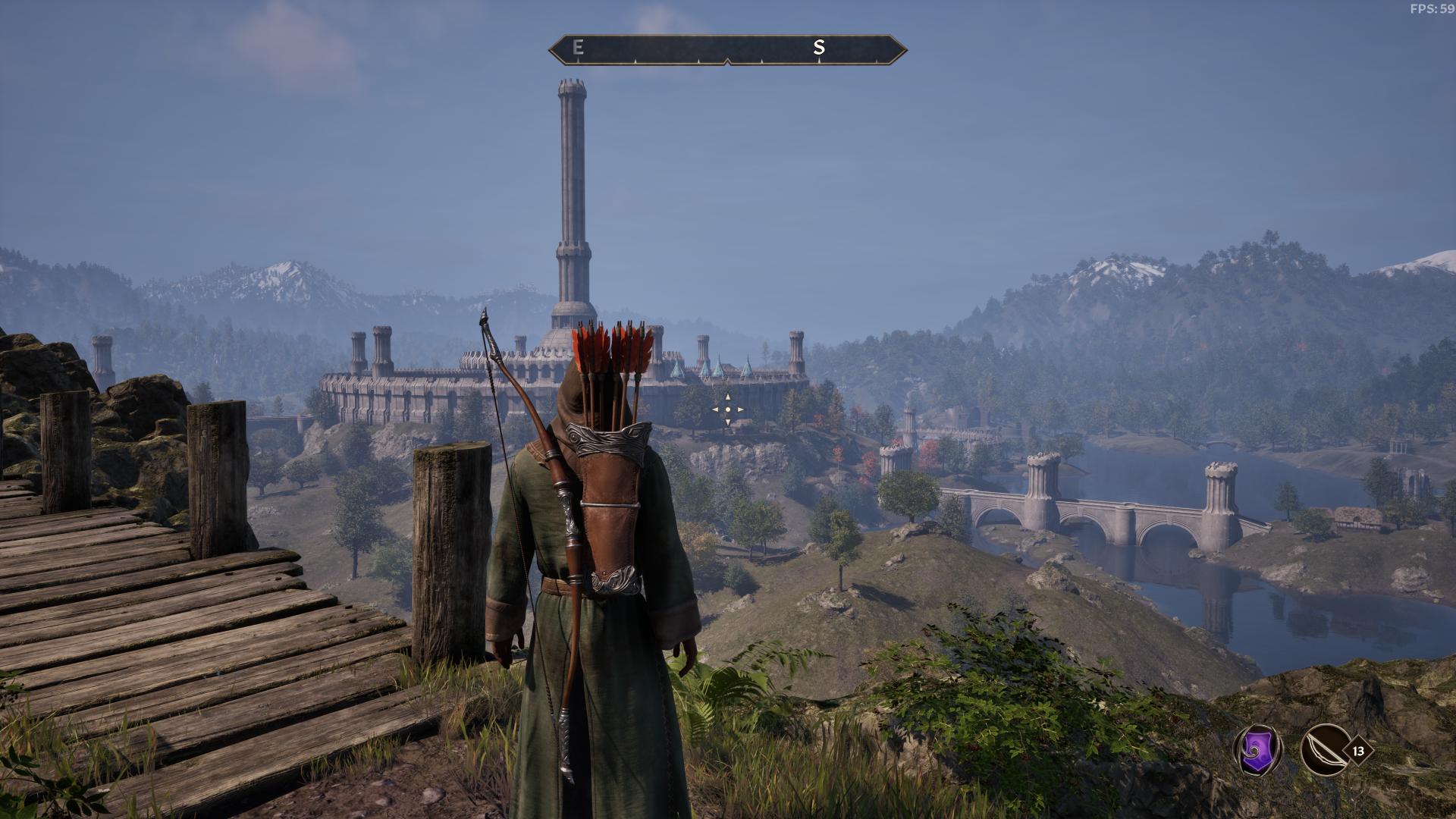Click the arrow count diamond showing 13
Image resolution: width=1456 pixels, height=819 pixels.
pyautogui.click(x=1357, y=749)
